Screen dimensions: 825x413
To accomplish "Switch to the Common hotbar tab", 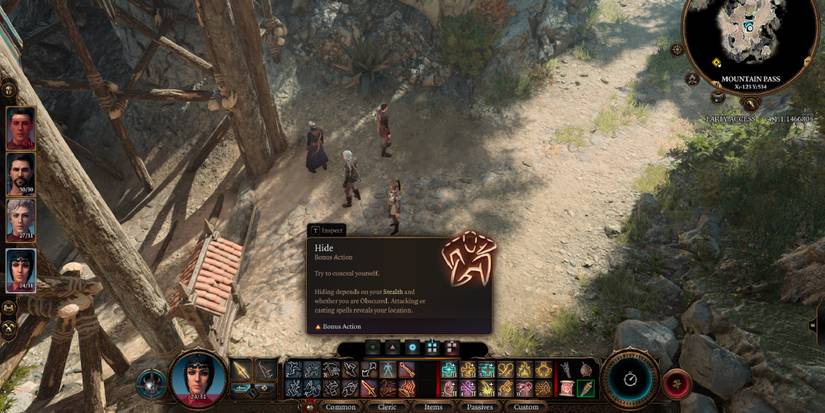I will tap(341, 407).
